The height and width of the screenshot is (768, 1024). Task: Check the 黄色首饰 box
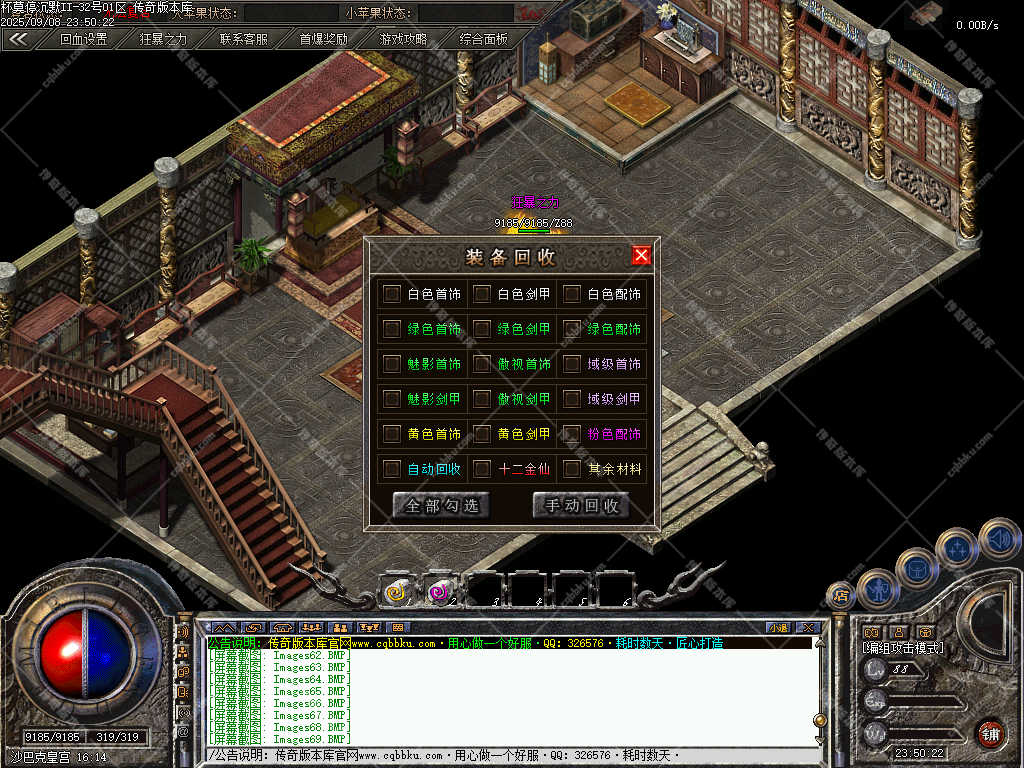(x=391, y=434)
